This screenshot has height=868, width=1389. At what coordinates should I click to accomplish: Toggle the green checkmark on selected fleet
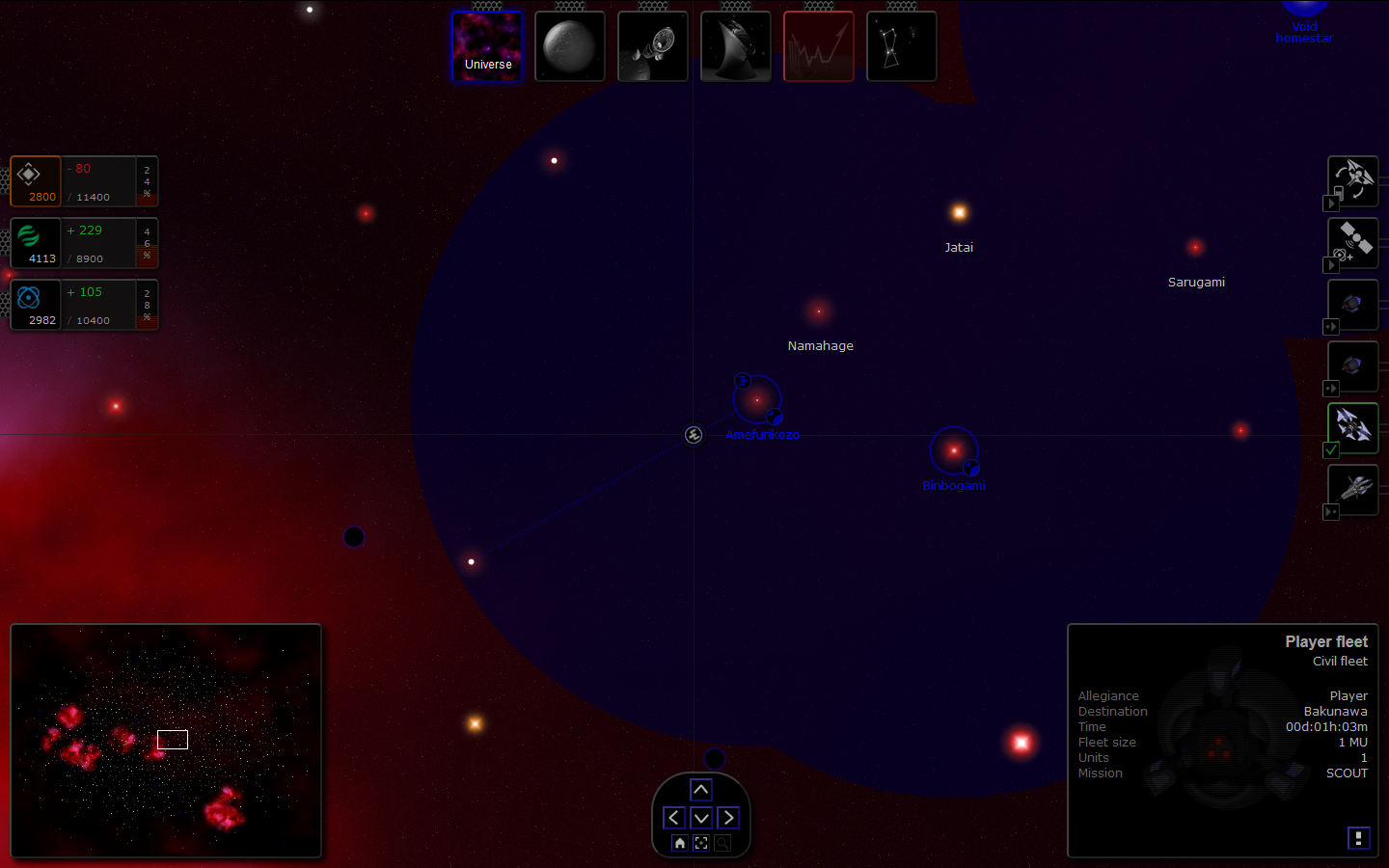pos(1331,450)
